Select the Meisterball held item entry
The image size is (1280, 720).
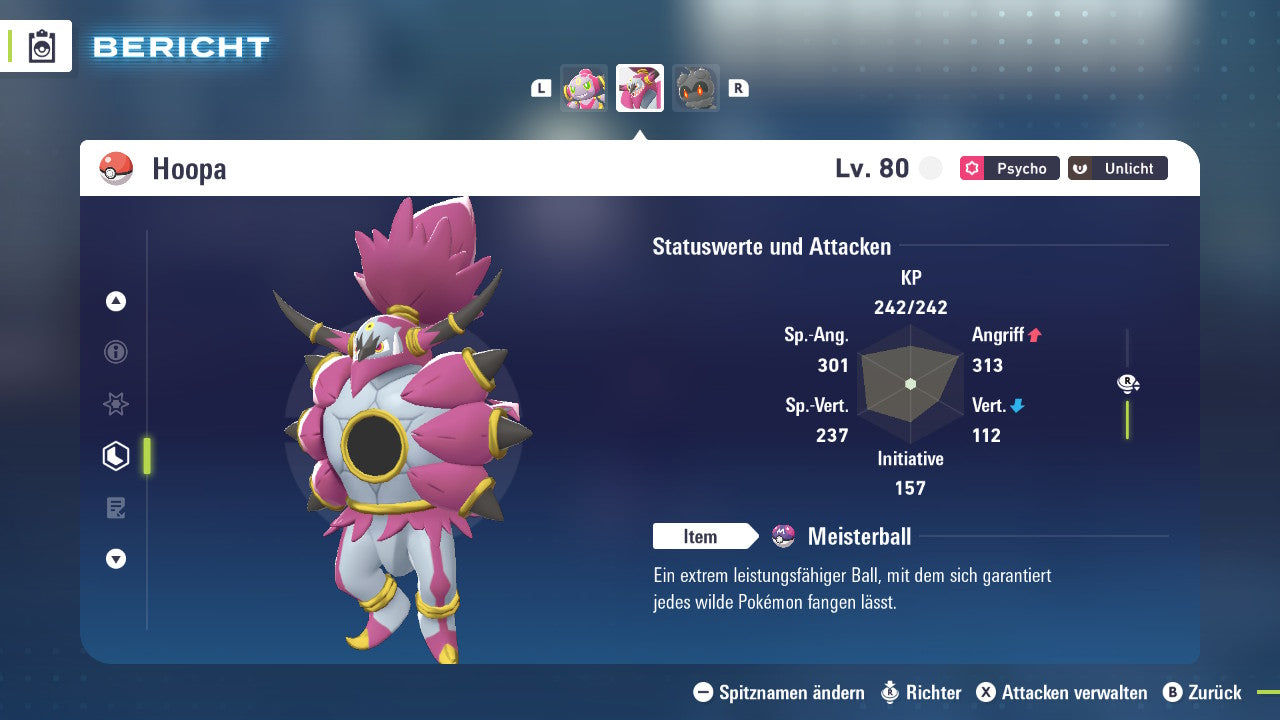coord(858,537)
